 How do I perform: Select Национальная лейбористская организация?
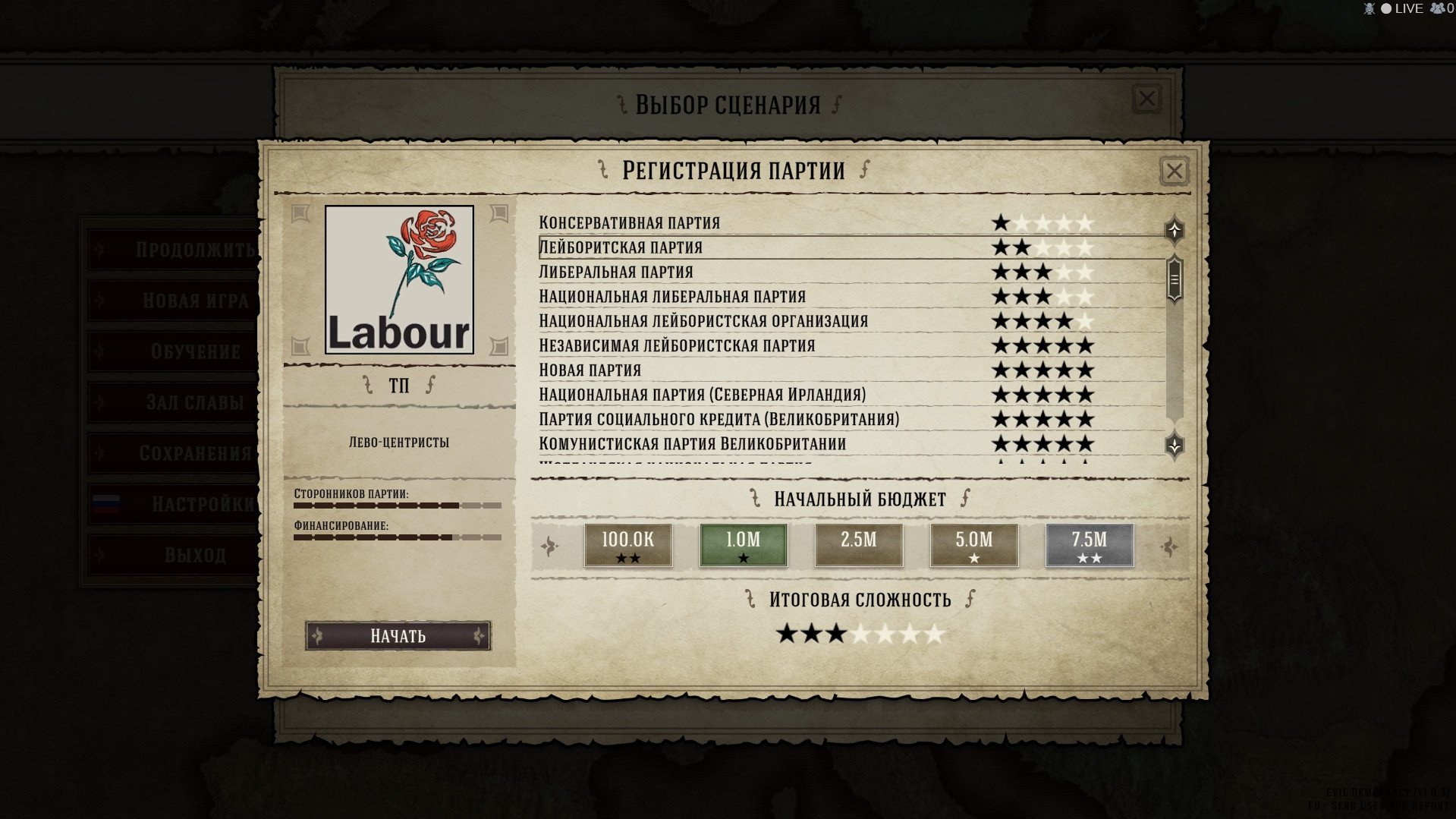(x=703, y=321)
